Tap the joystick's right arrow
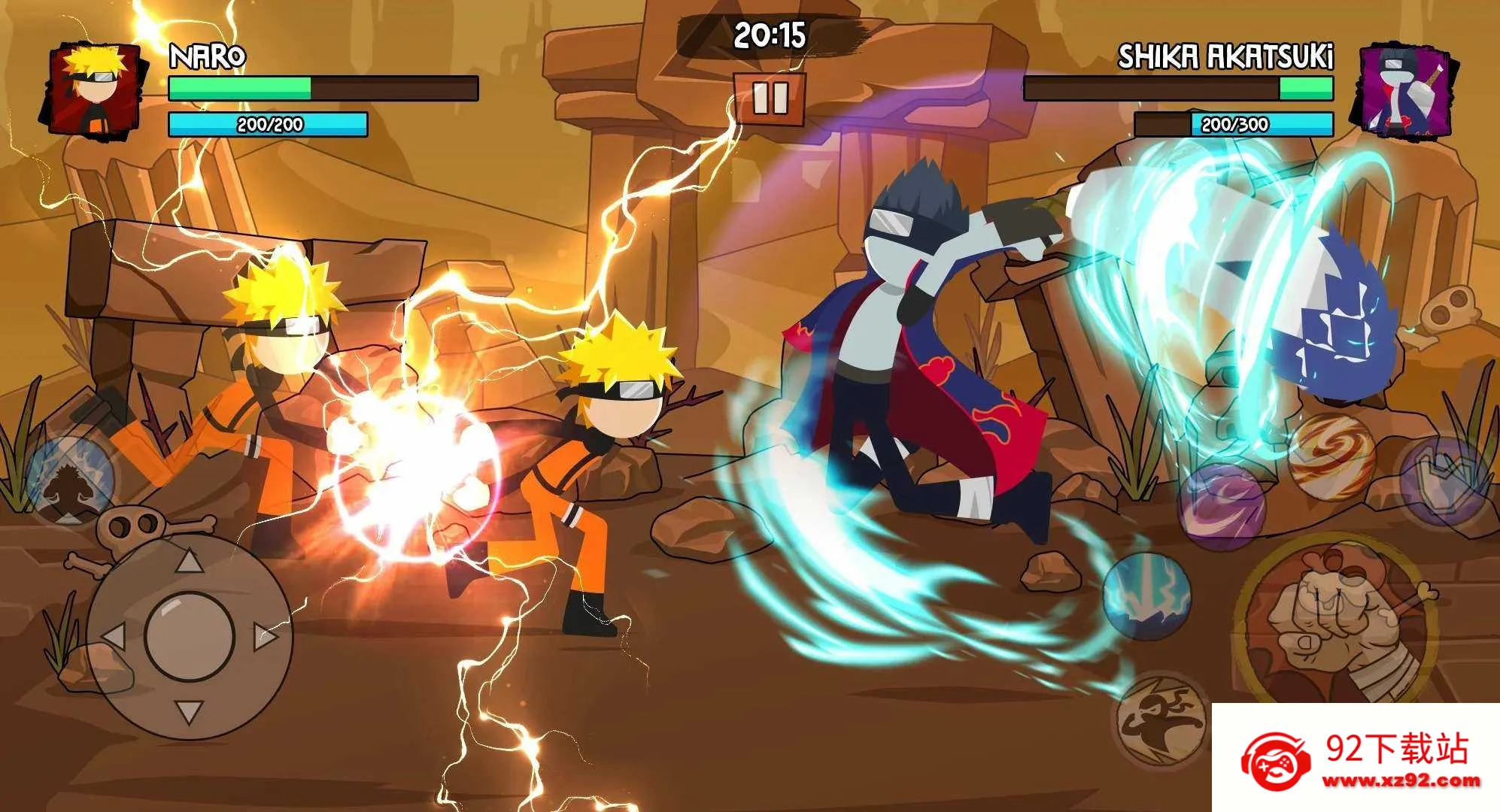 pyautogui.click(x=265, y=637)
